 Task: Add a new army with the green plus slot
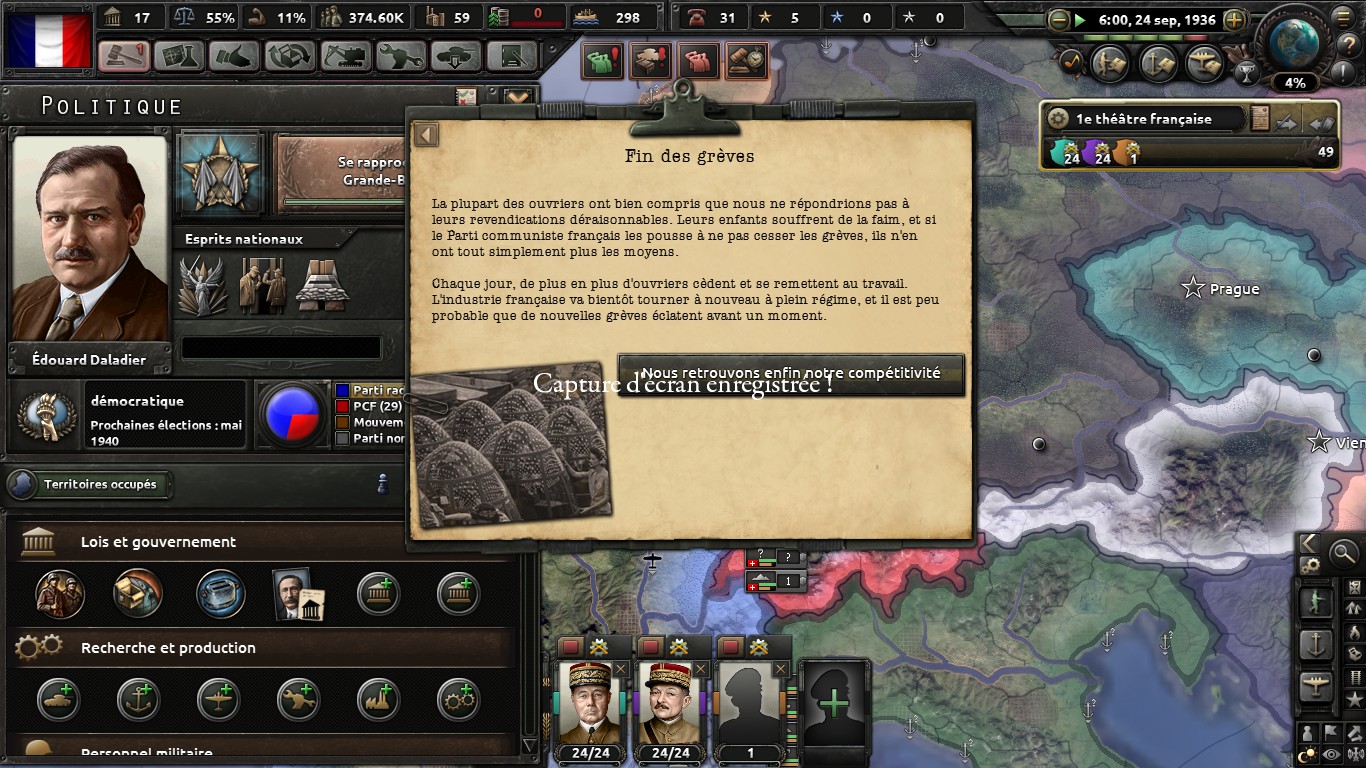click(833, 703)
